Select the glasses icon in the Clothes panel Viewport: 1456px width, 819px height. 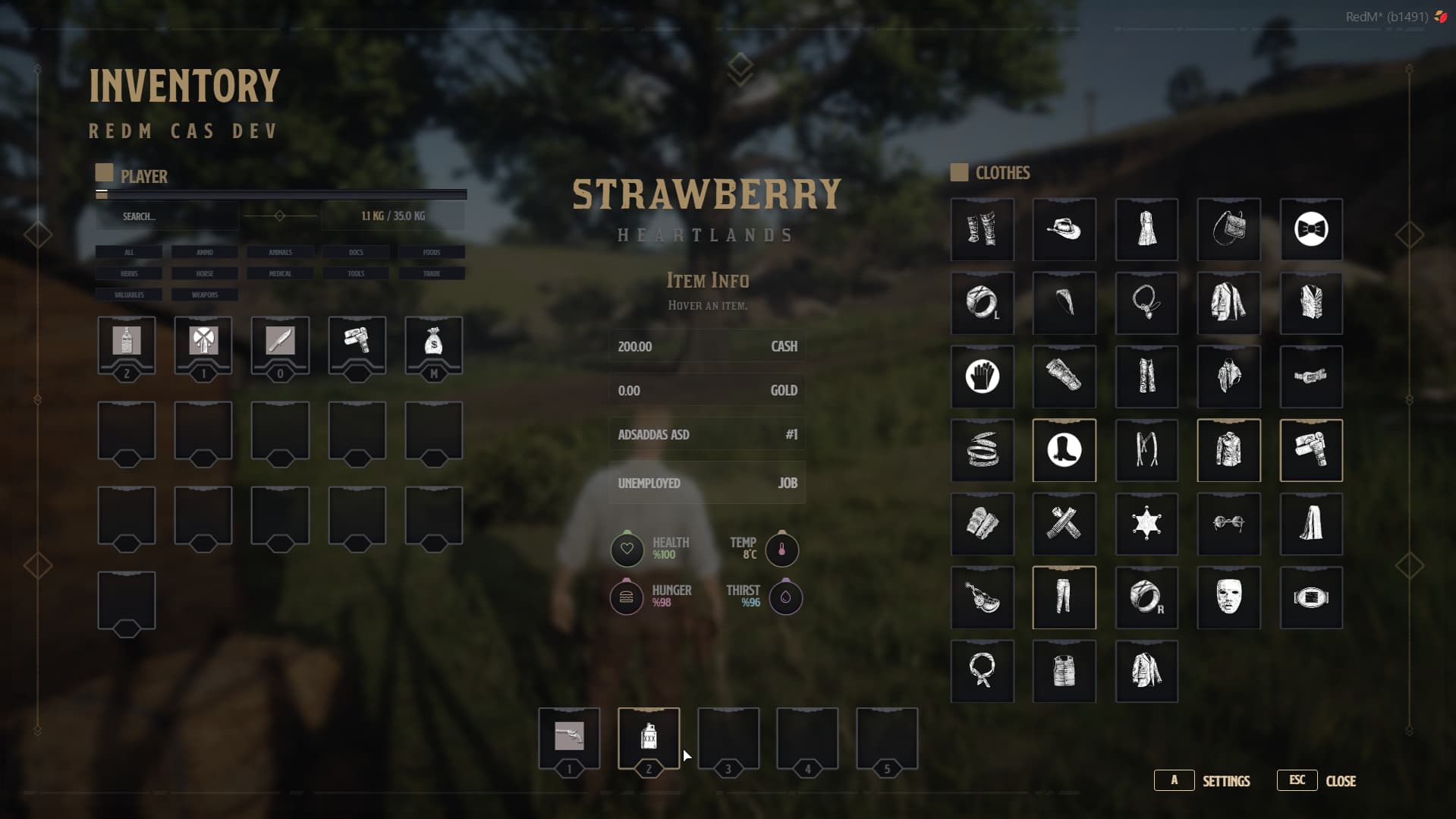coord(1228,524)
